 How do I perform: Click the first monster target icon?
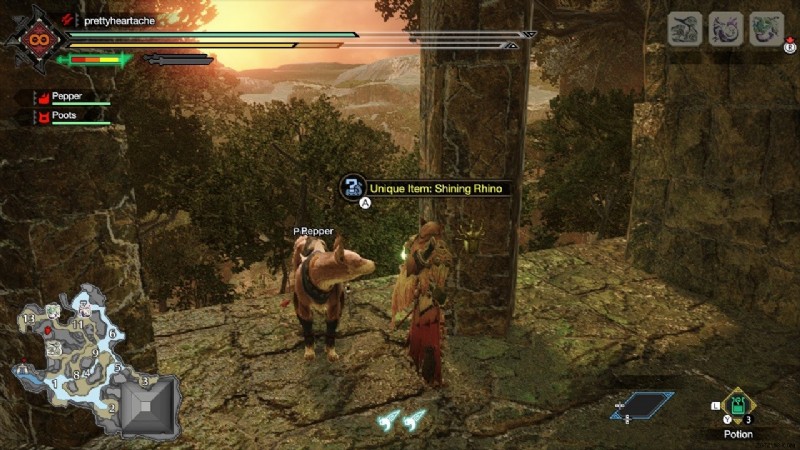(685, 29)
